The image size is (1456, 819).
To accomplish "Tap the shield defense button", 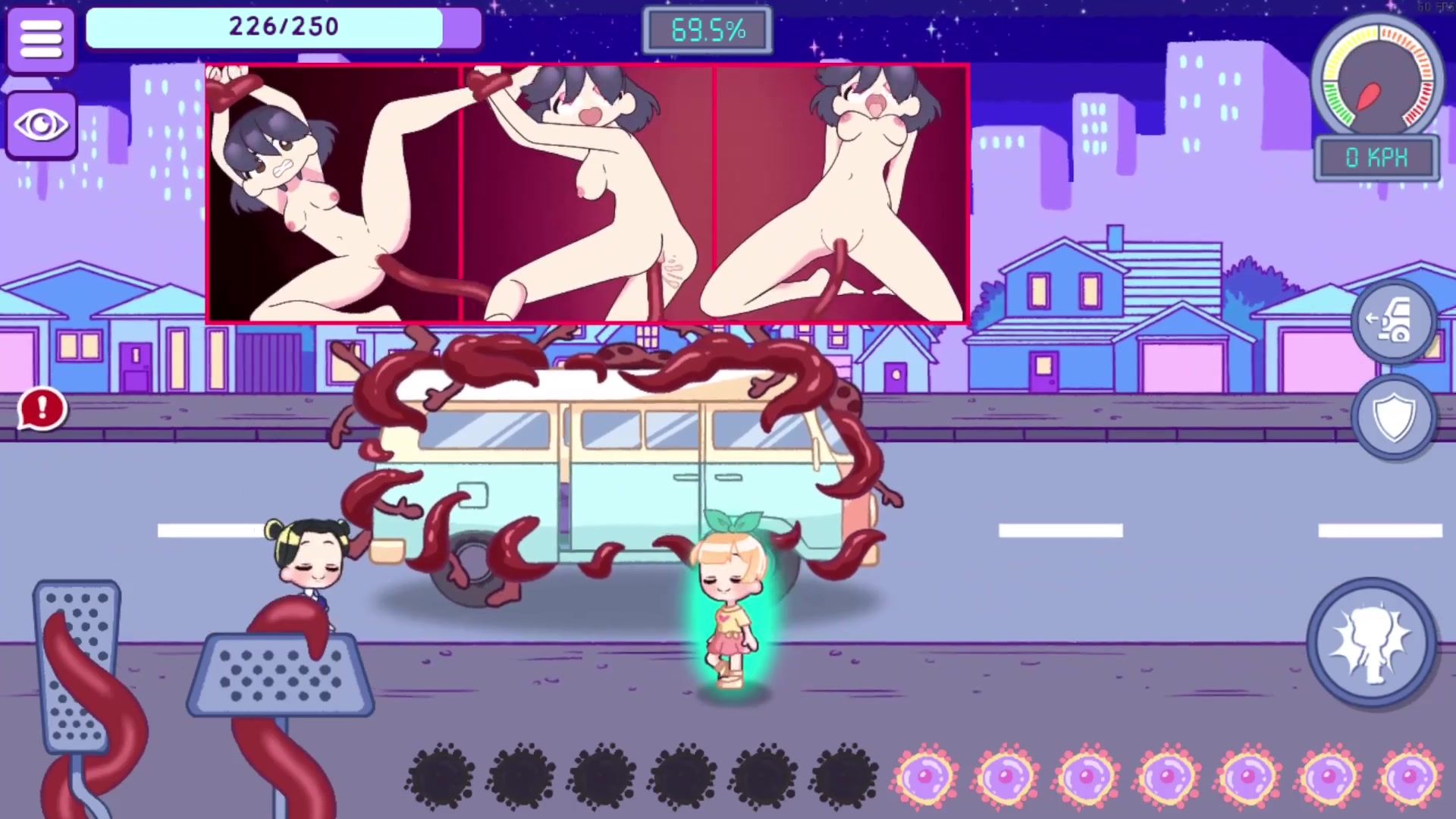I will point(1394,416).
